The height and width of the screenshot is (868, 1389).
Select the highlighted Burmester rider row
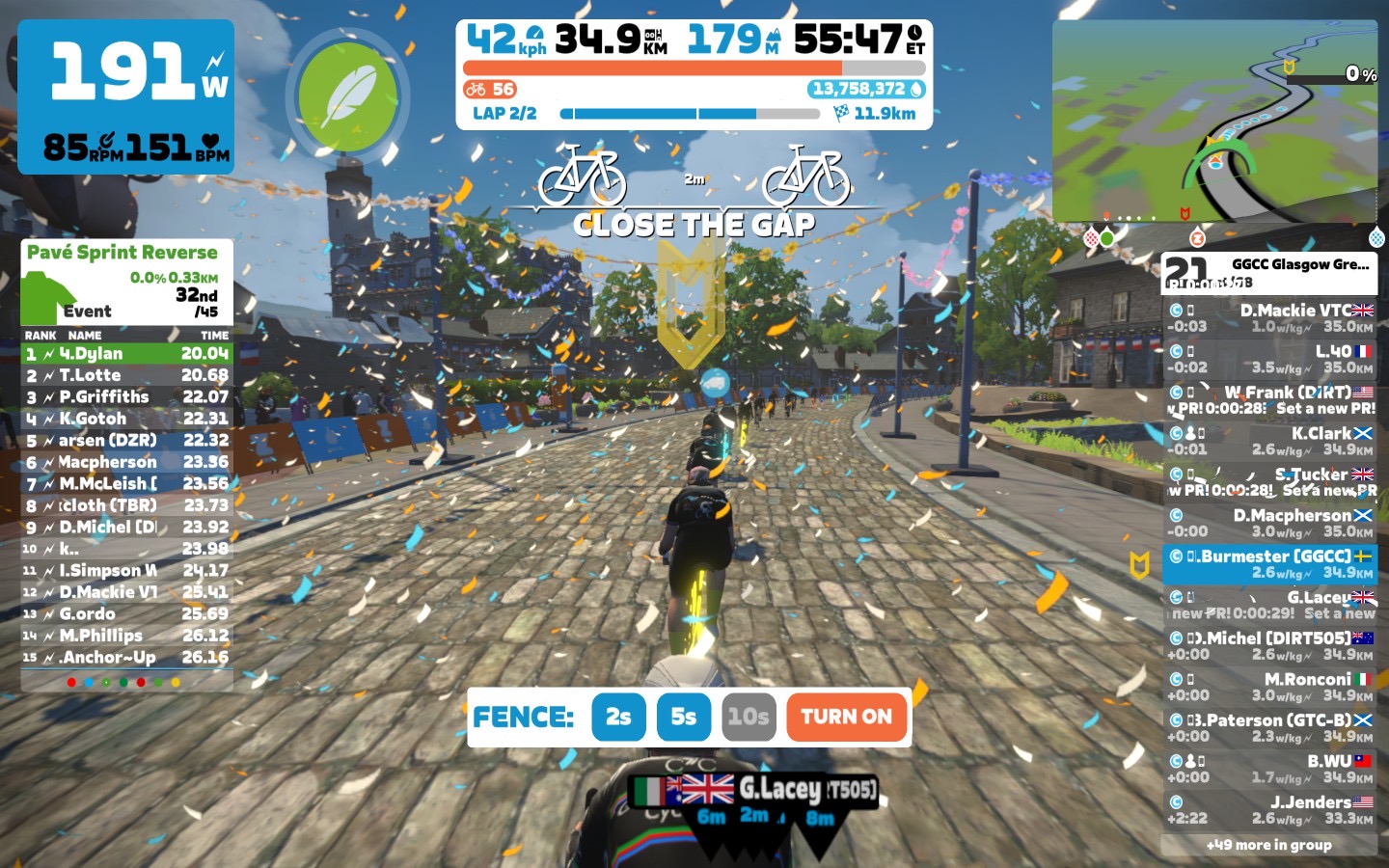click(x=1269, y=564)
